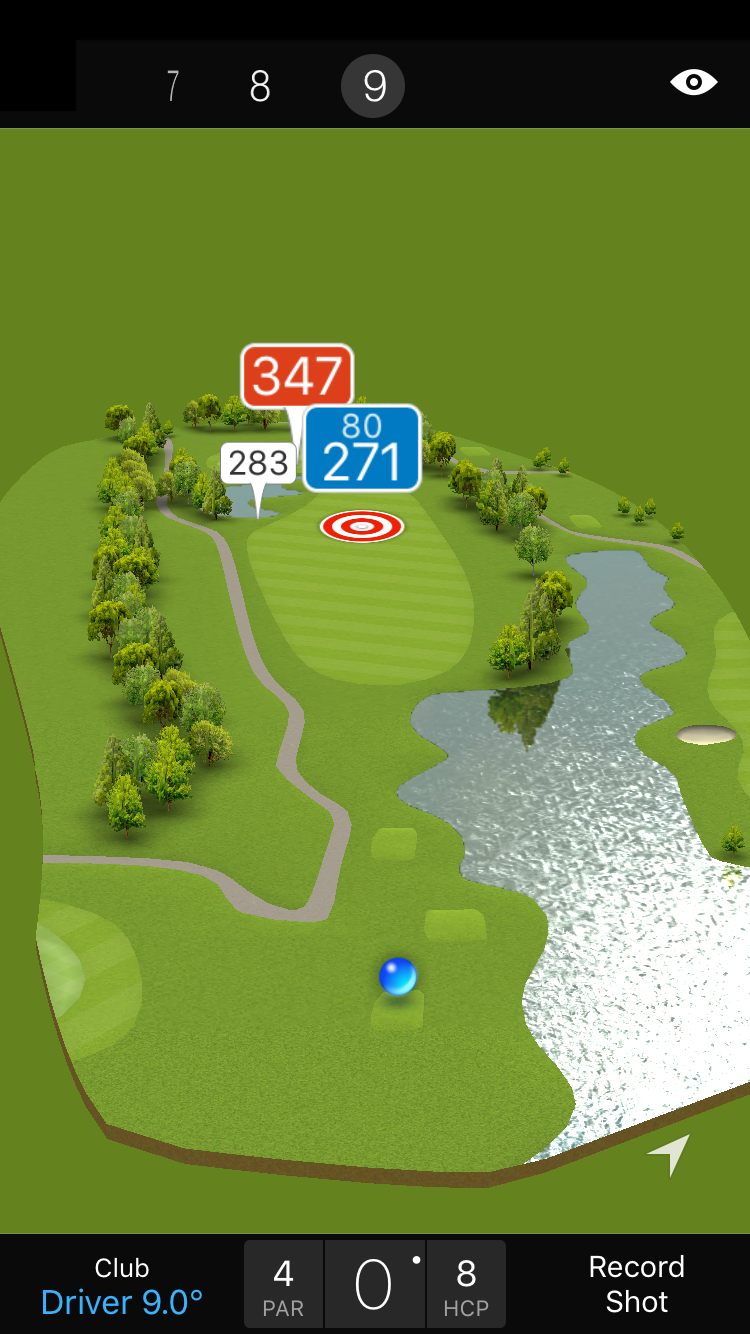
Task: Switch to hole 8
Action: click(260, 87)
